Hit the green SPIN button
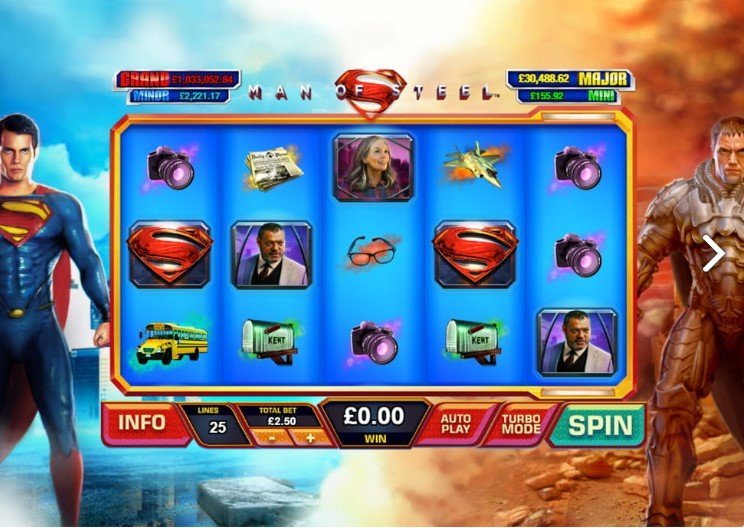The image size is (744, 528). coord(600,424)
